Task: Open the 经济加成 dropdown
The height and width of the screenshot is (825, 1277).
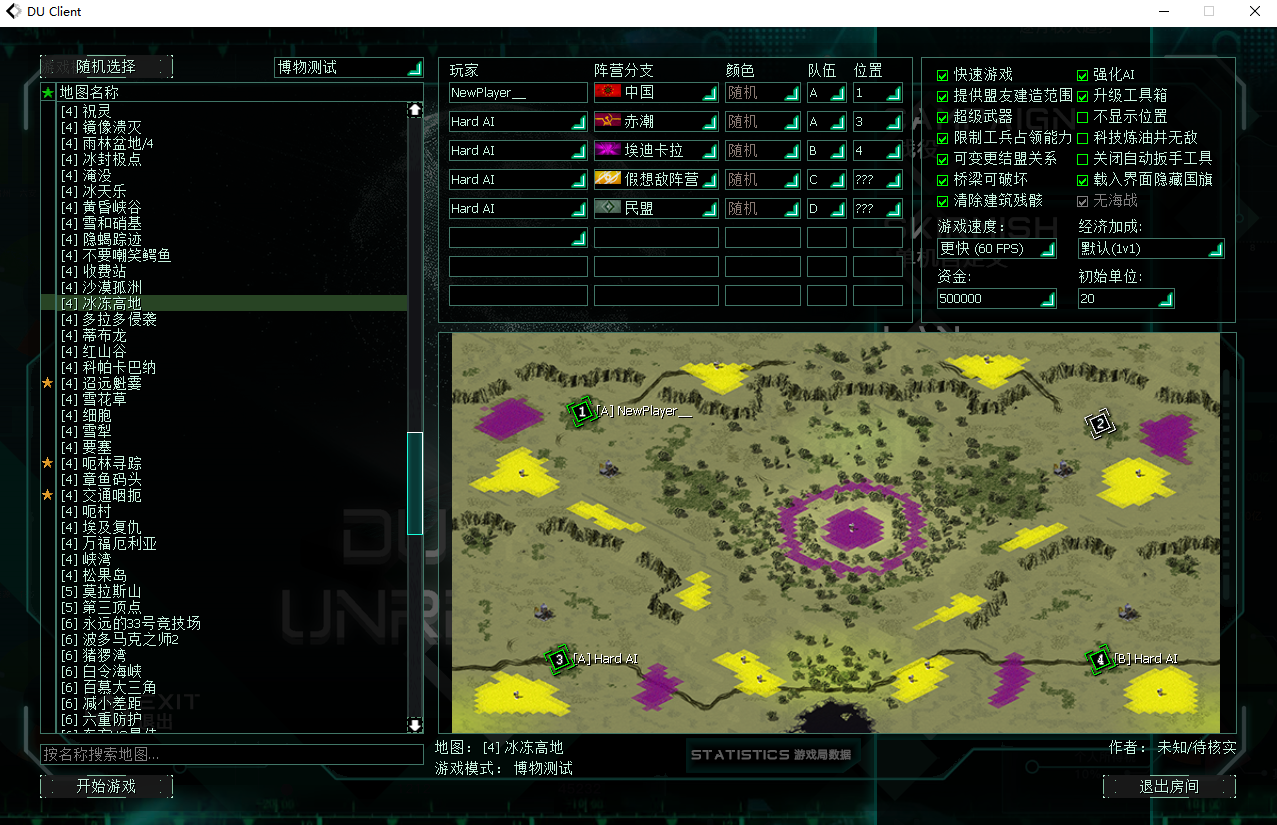Action: (x=1151, y=248)
